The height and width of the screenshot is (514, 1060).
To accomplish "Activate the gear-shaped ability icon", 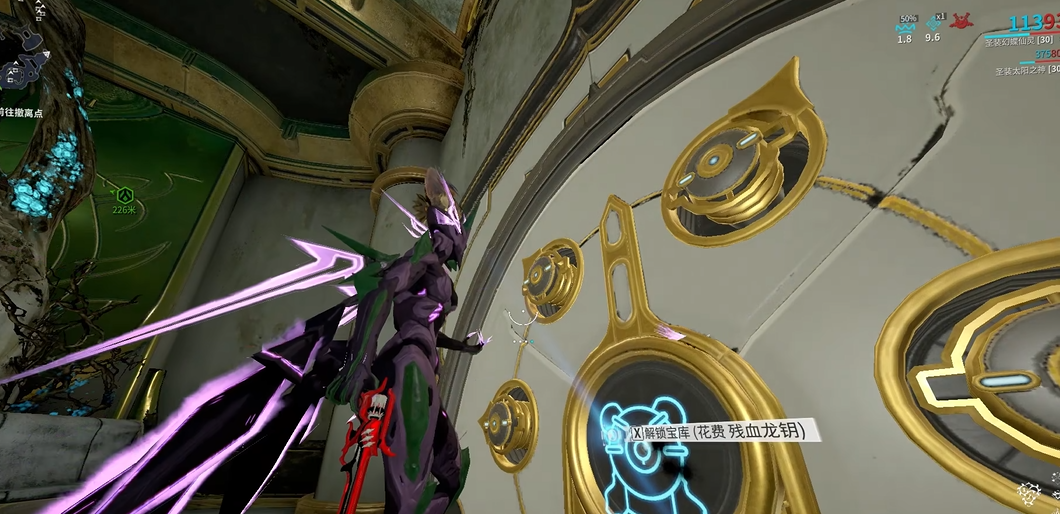I will pos(1028,492).
